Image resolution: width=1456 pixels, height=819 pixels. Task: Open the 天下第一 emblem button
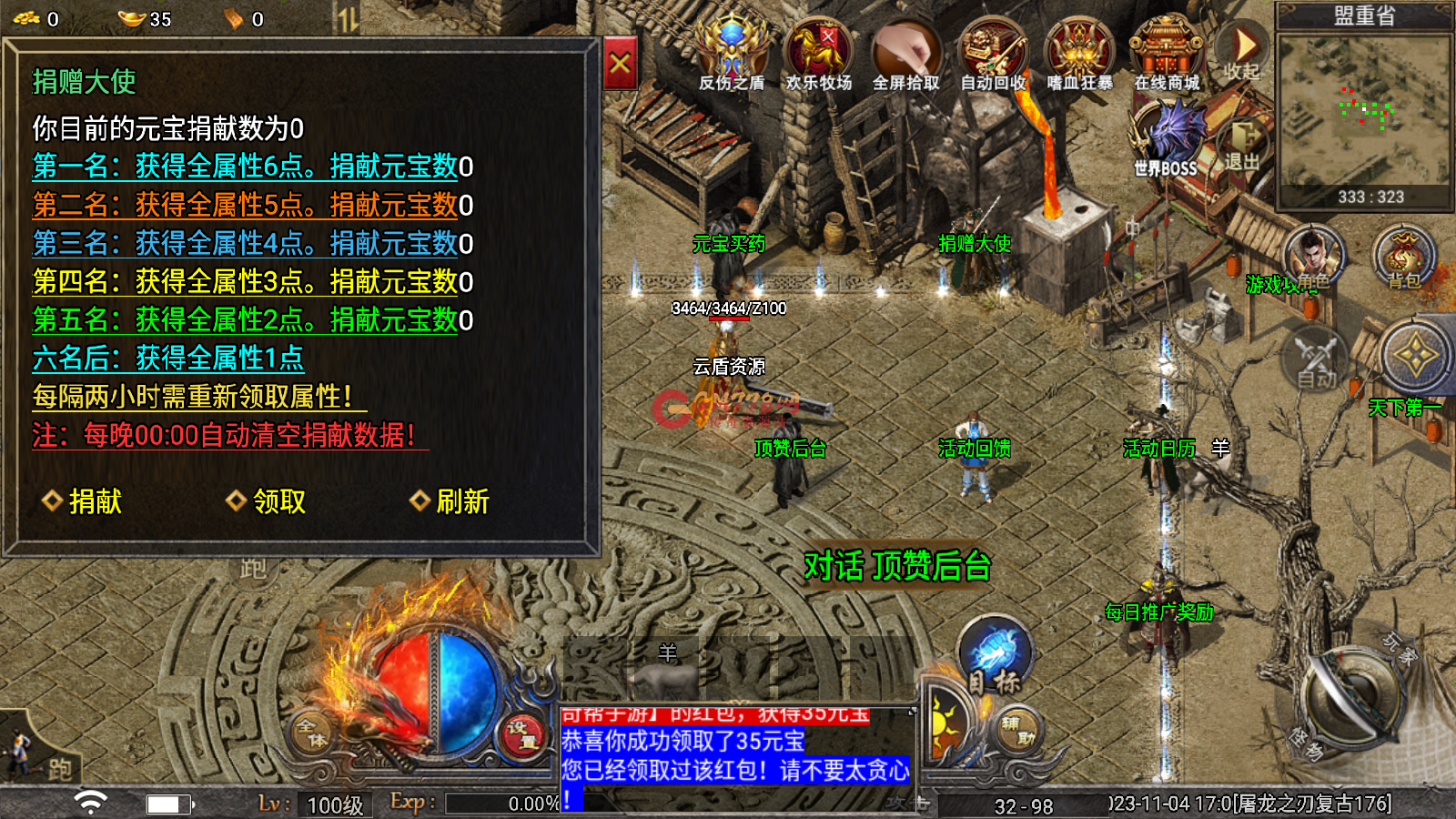click(x=1414, y=356)
